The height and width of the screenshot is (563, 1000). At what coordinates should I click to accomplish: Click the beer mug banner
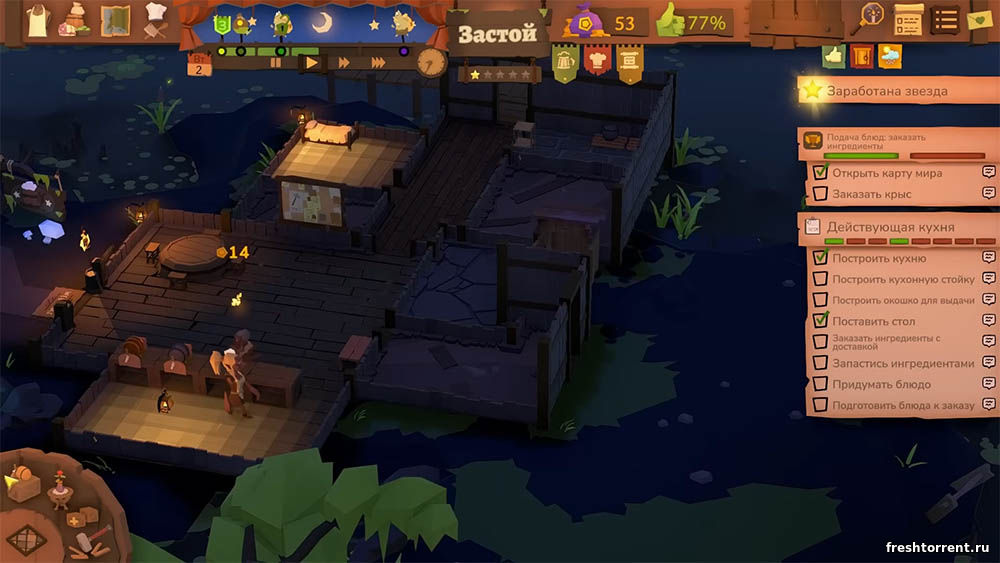566,63
